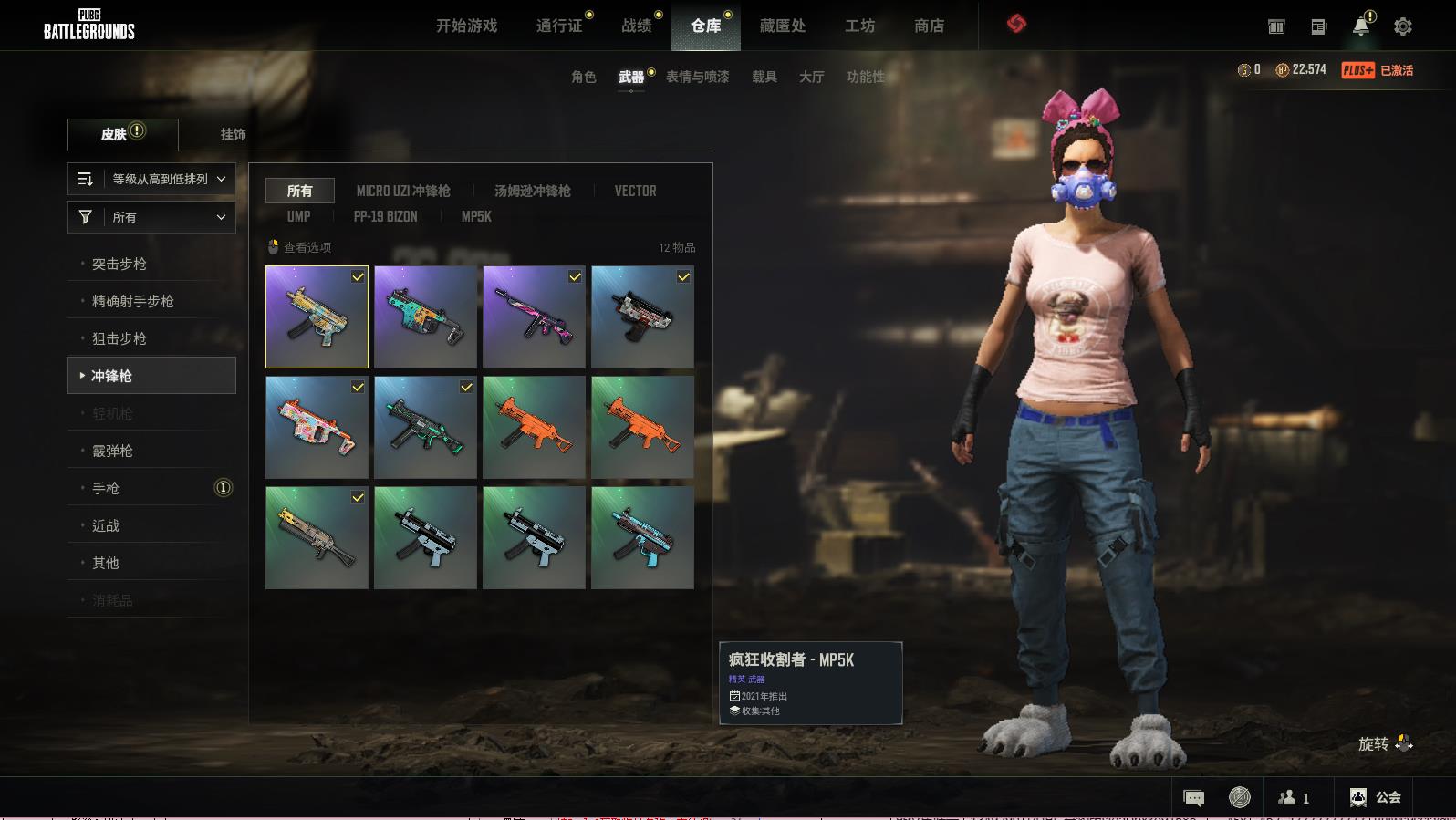Check the notification bell

(x=1360, y=26)
